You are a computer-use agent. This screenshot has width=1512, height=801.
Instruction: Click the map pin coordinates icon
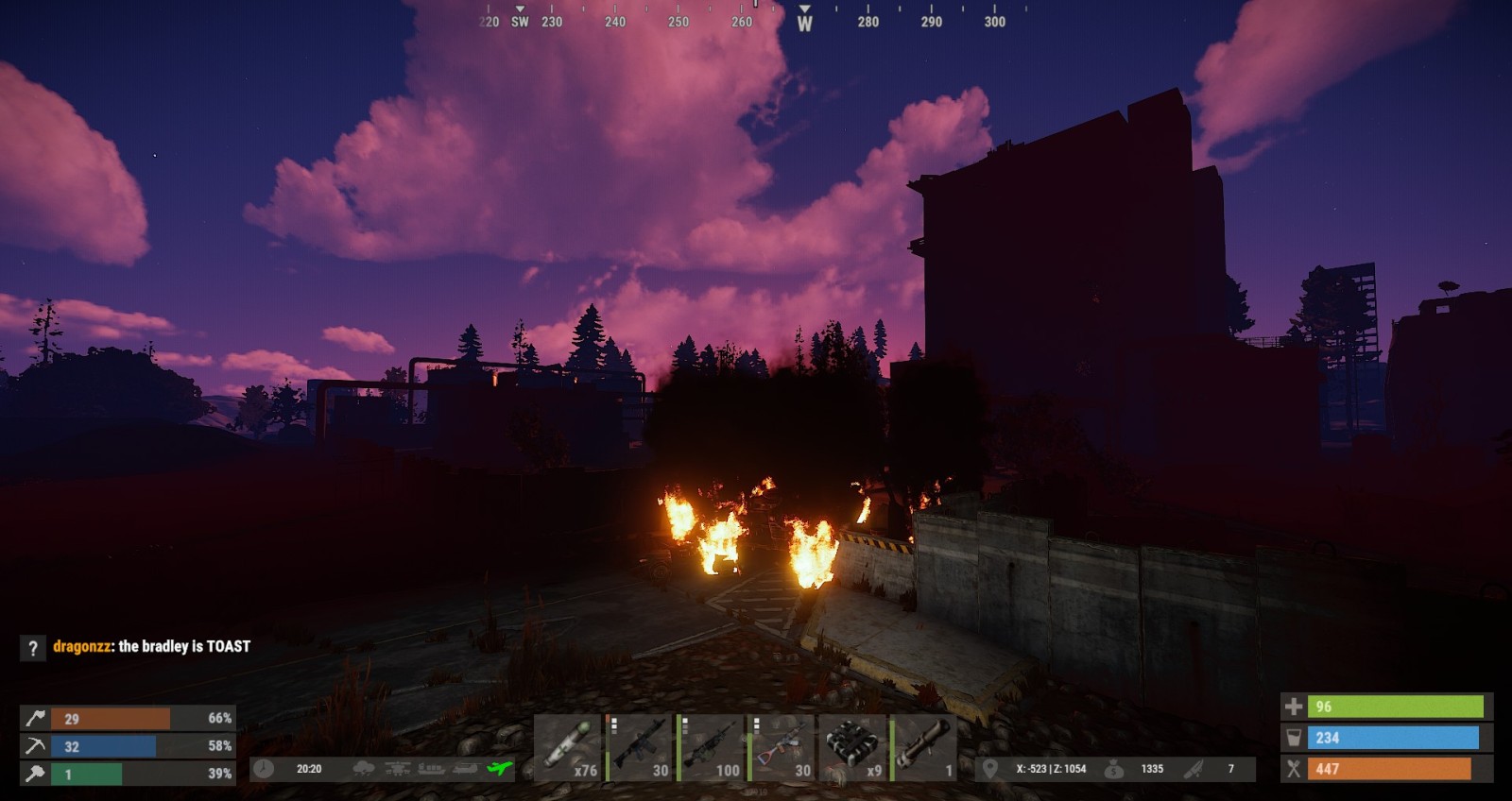click(990, 769)
